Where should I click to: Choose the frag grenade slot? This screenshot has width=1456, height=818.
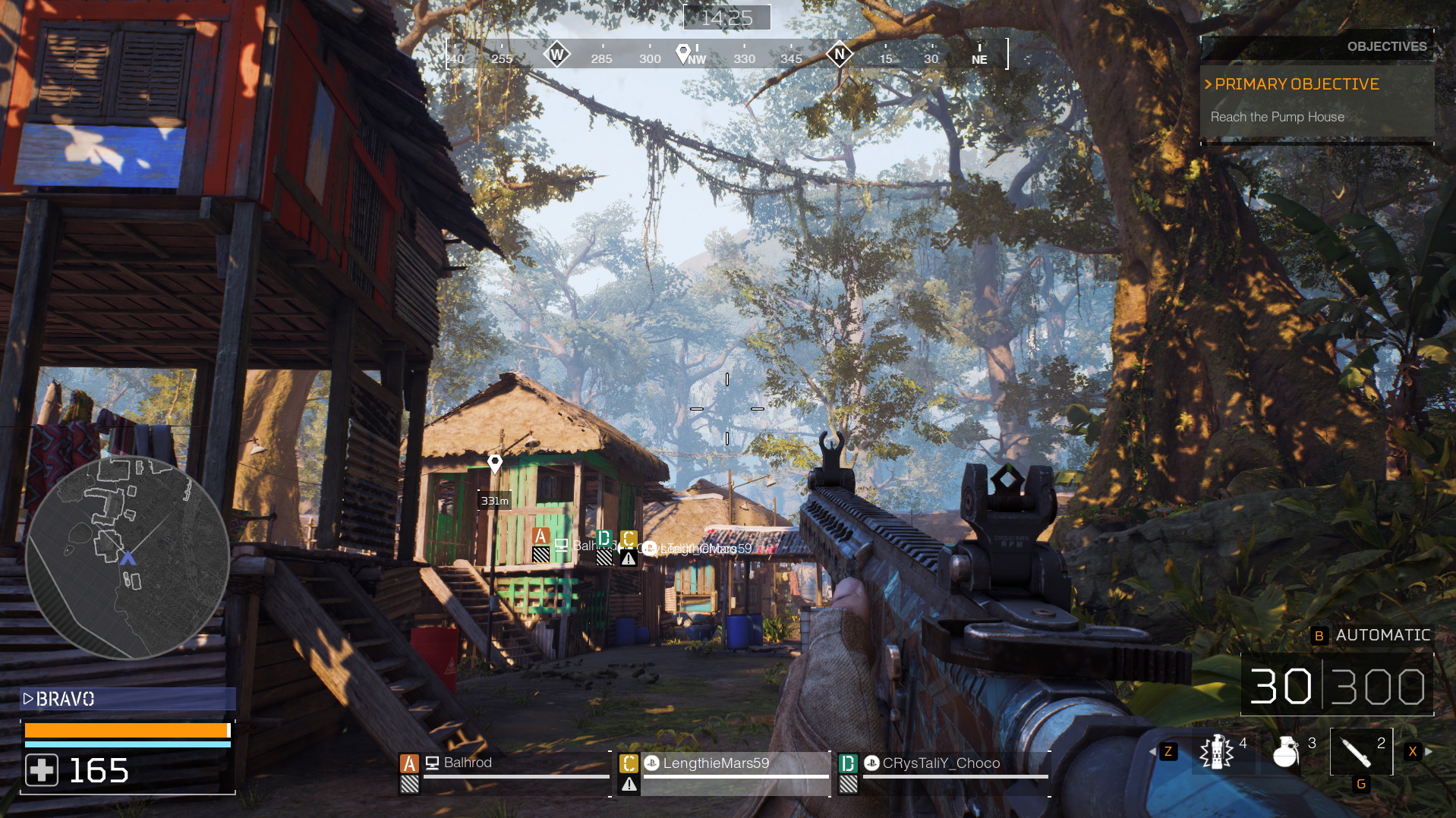click(1285, 752)
